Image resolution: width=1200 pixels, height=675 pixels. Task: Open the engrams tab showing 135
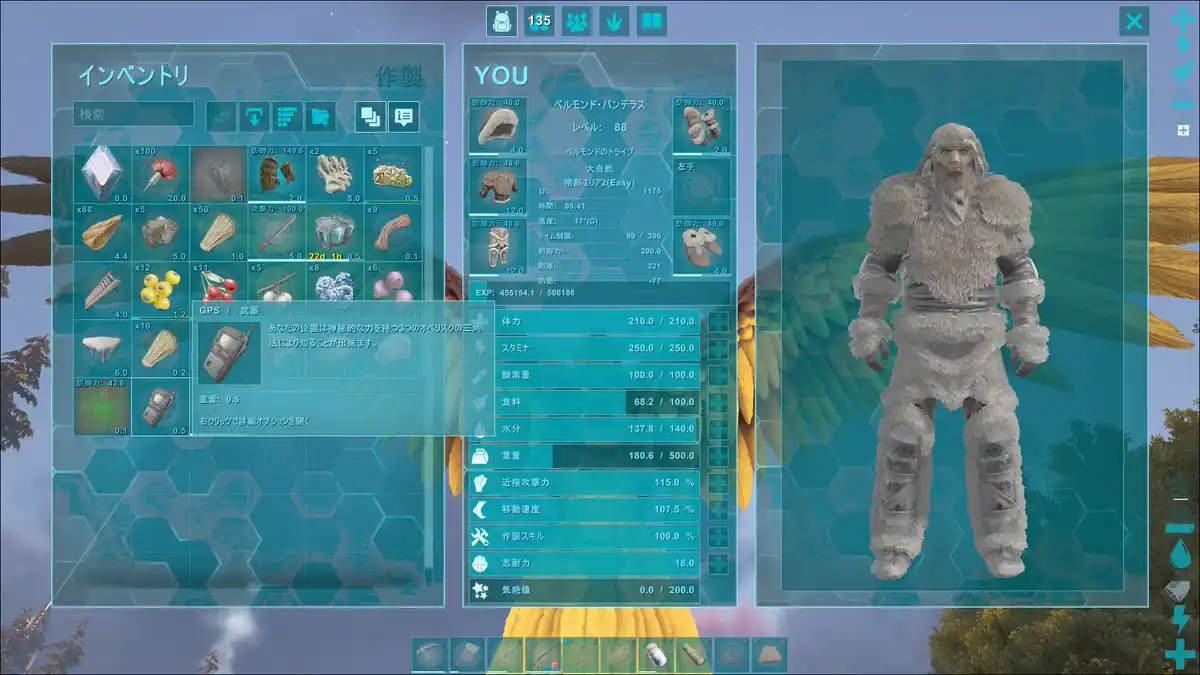539,21
